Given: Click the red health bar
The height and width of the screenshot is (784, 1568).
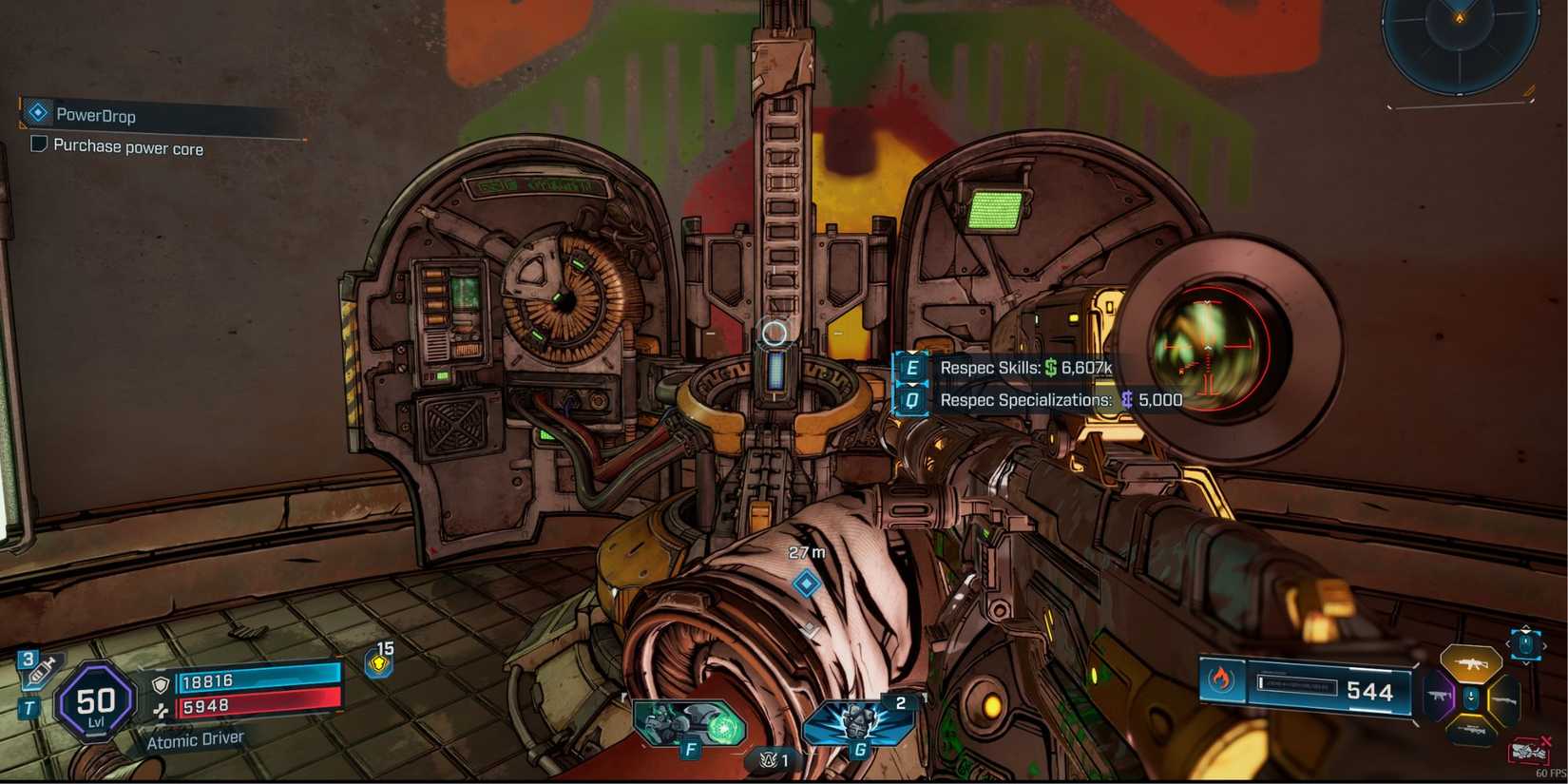Looking at the screenshot, I should coord(261,706).
